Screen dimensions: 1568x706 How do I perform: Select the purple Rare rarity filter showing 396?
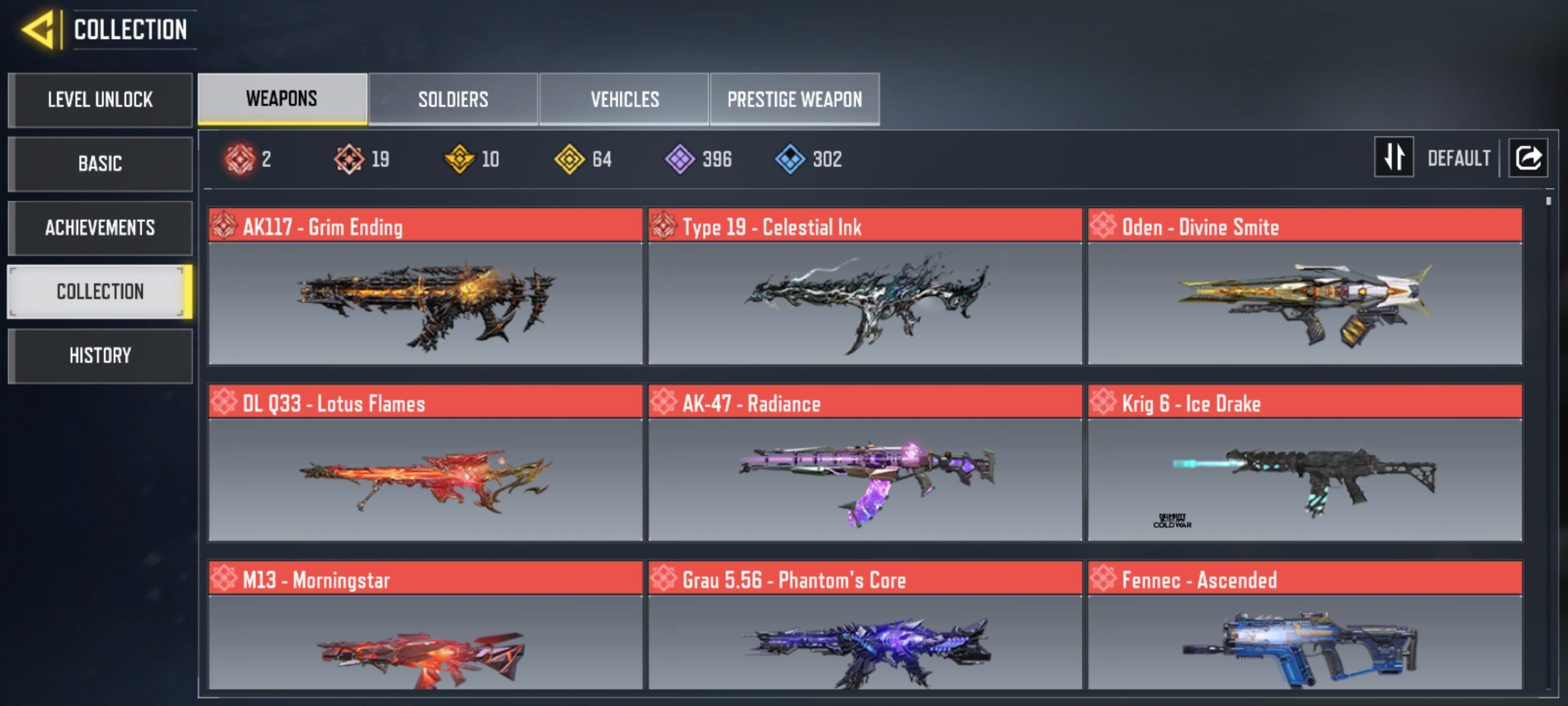680,159
